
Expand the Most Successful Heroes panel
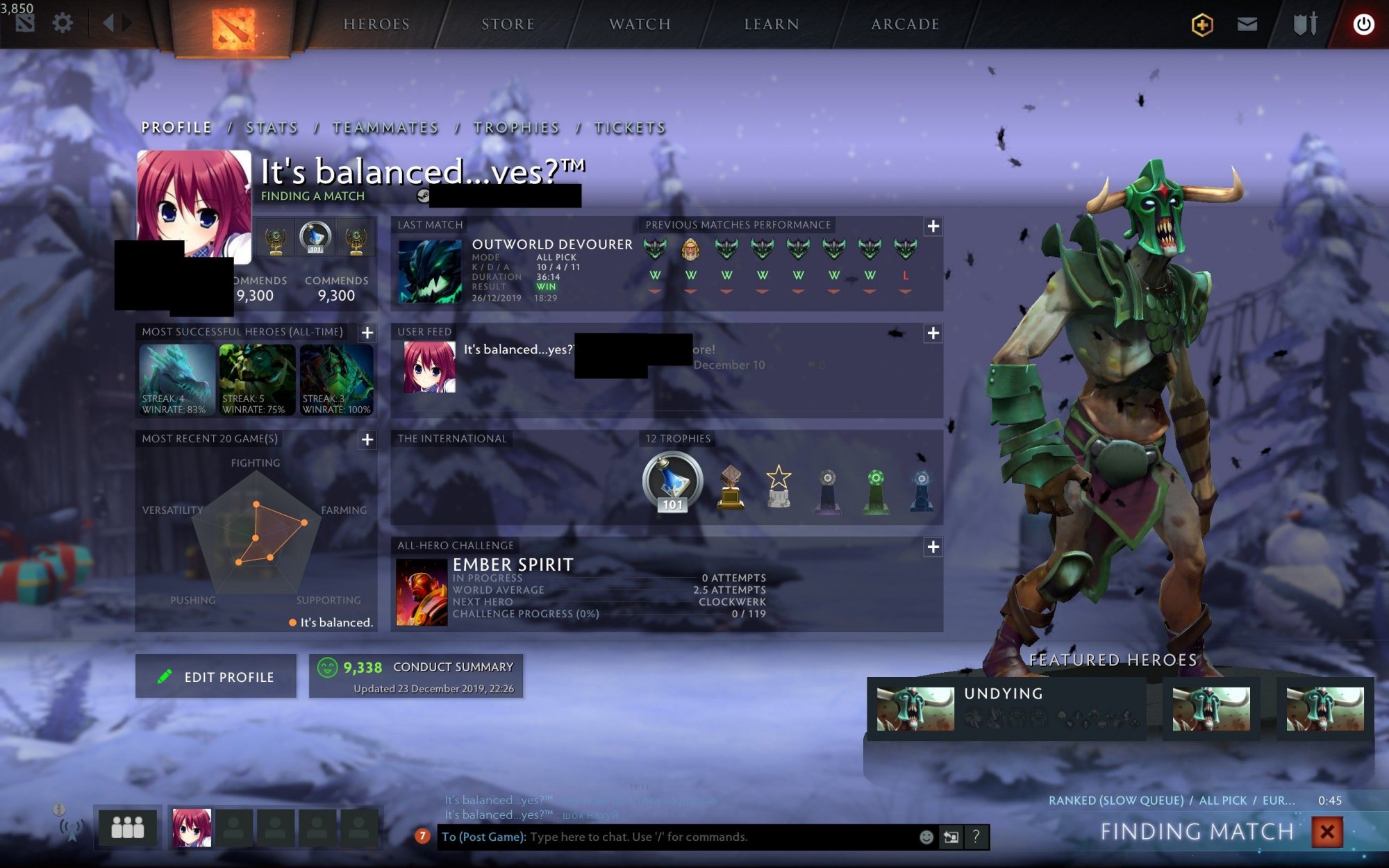coord(367,333)
